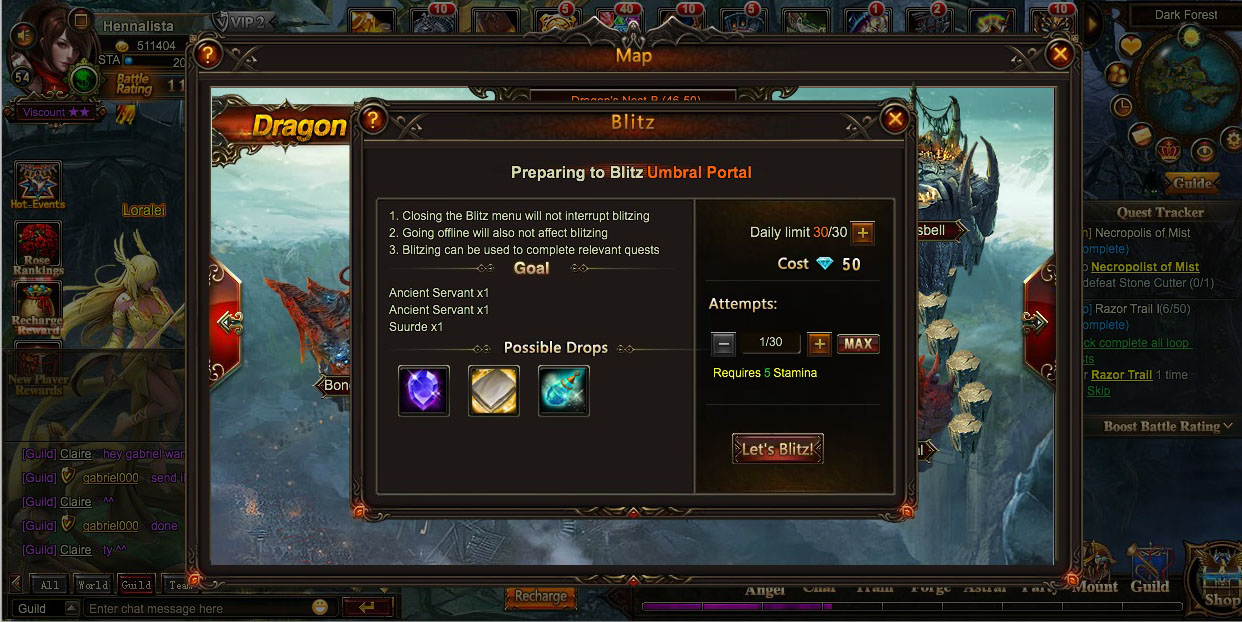
Task: Inspect the purple gem drop
Action: click(x=424, y=390)
